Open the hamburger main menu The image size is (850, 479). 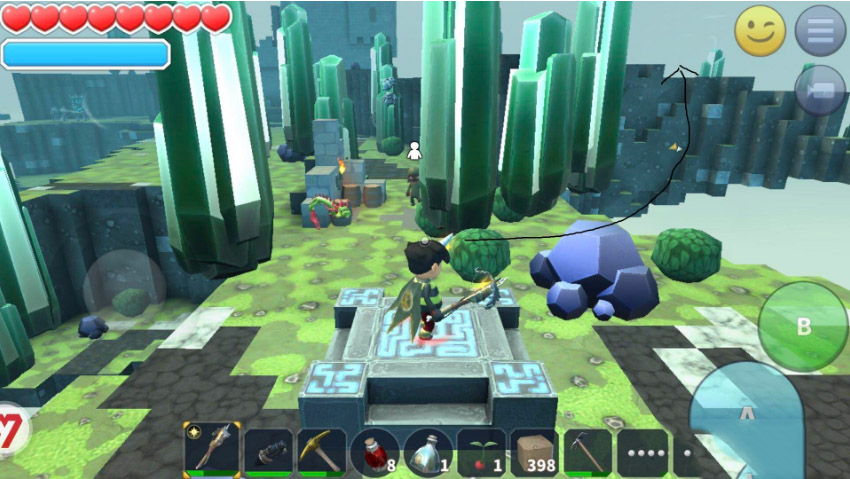coord(820,31)
